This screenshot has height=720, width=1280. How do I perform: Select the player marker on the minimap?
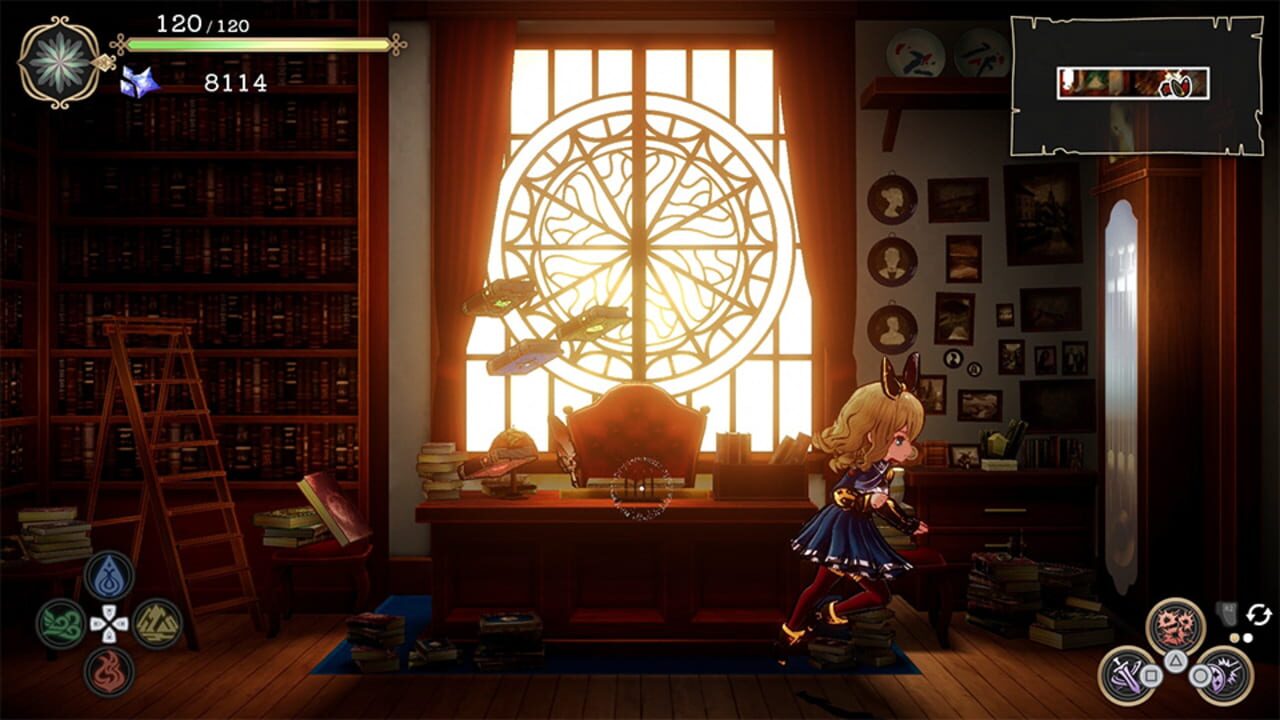pos(1180,87)
